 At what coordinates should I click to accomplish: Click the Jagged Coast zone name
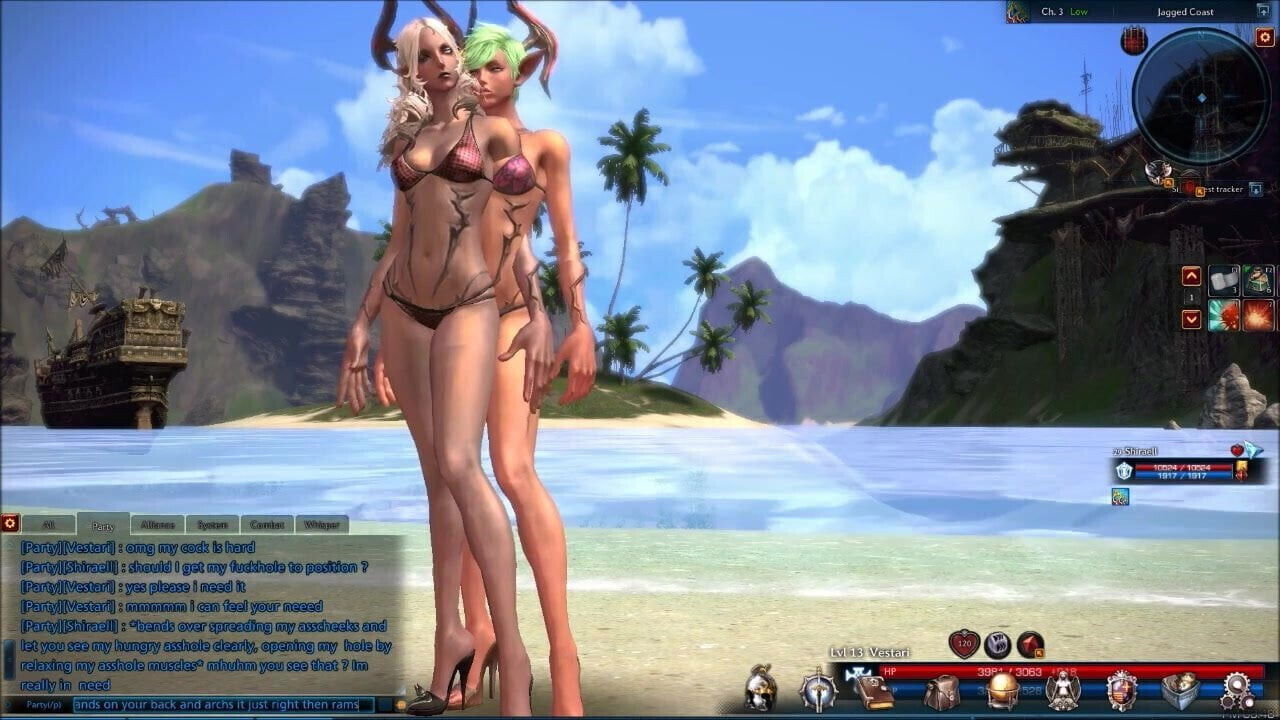(x=1186, y=13)
